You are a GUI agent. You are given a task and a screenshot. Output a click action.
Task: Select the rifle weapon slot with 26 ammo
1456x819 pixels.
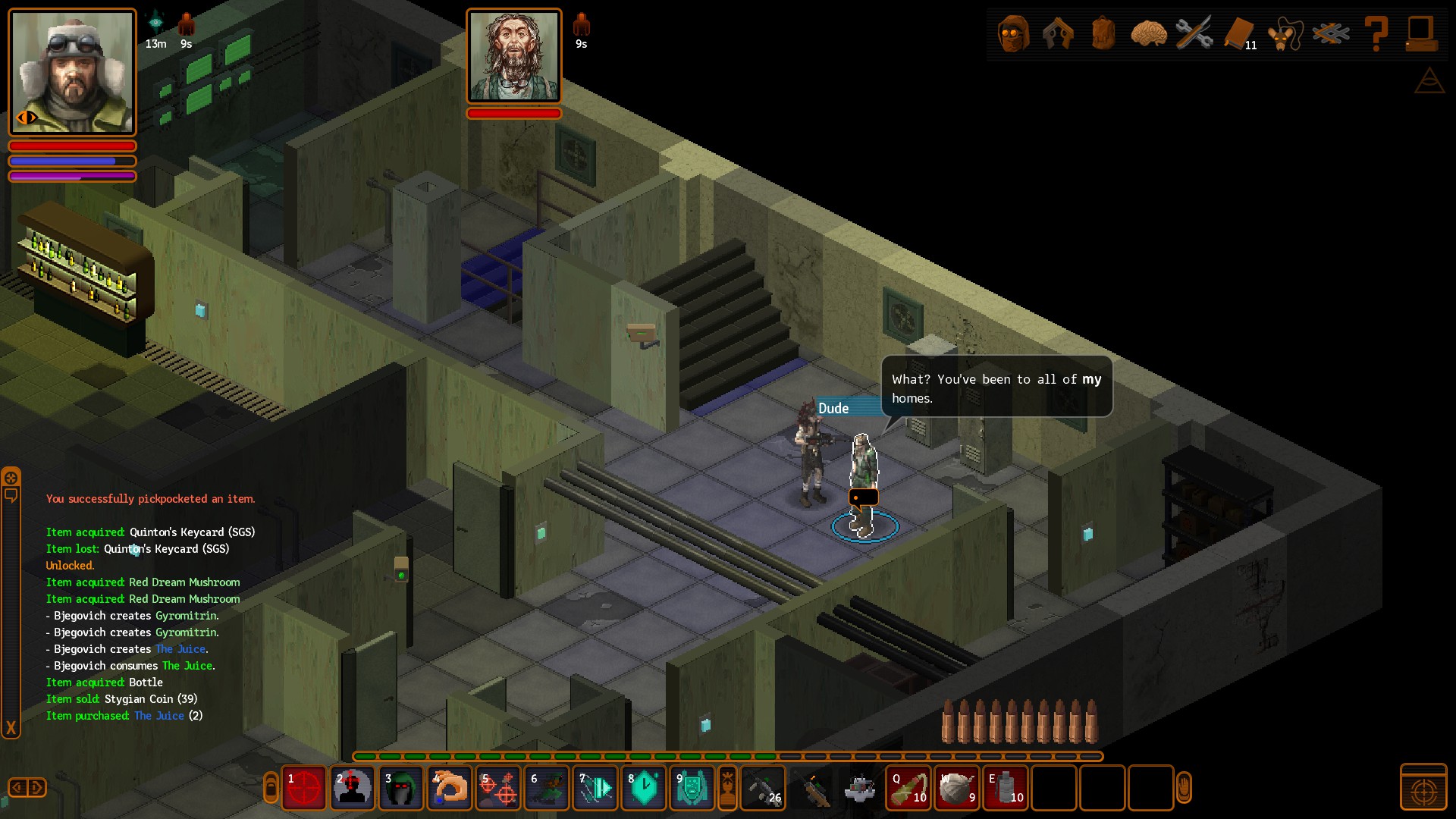tap(762, 789)
